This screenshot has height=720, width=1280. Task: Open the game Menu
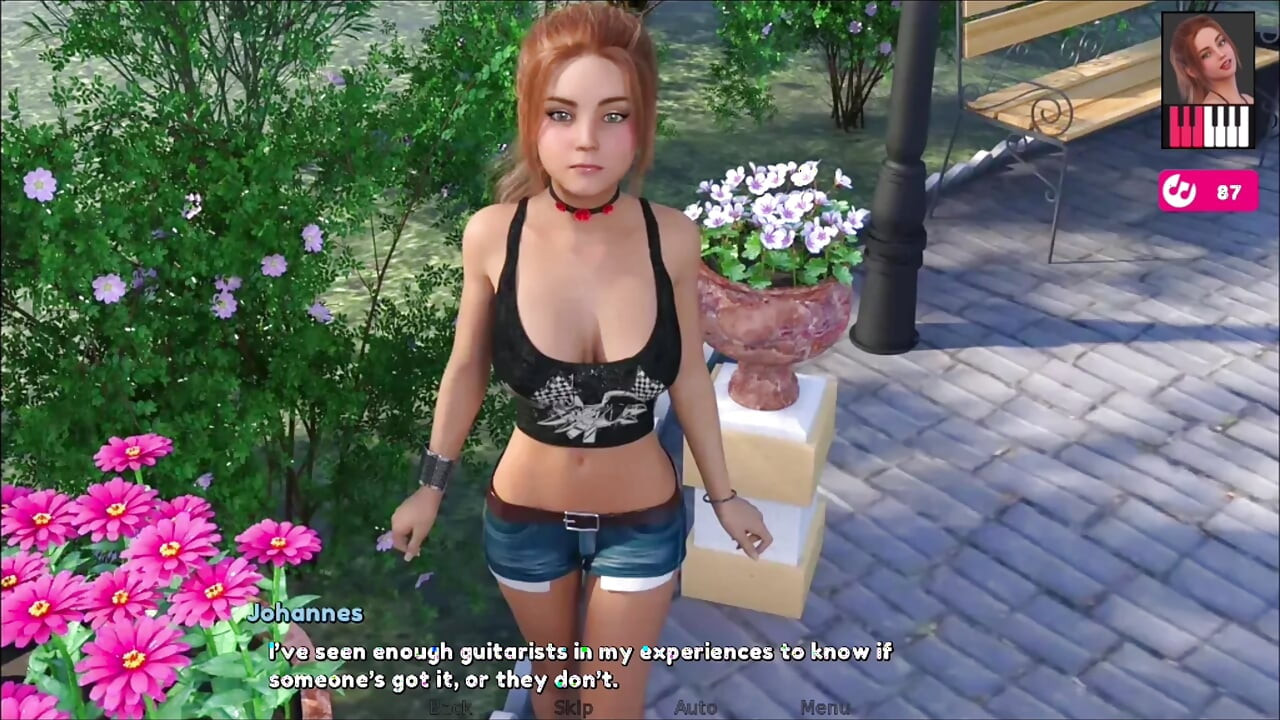[x=825, y=708]
